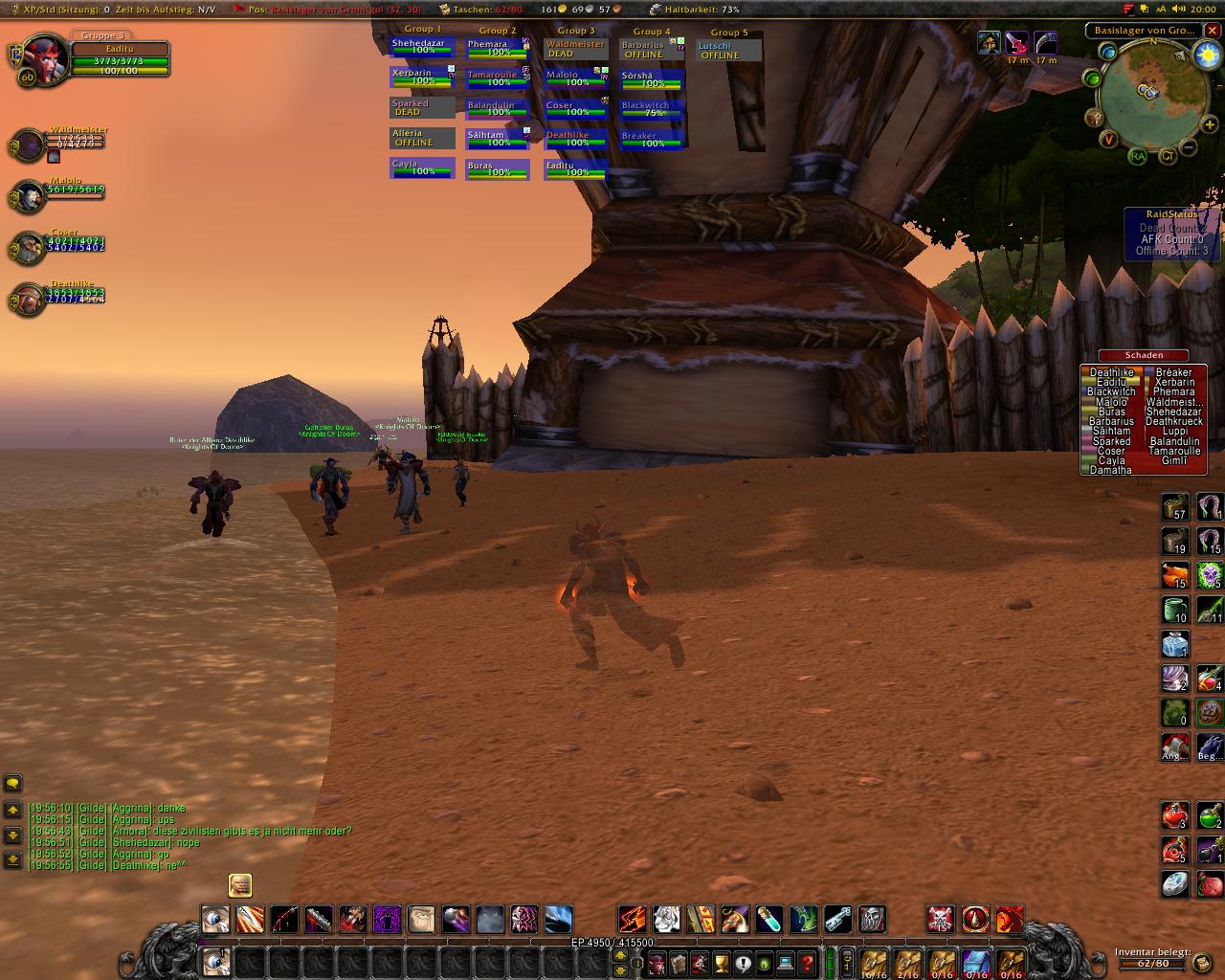Click the CT addon button near minimap
1225x980 pixels.
(1168, 156)
